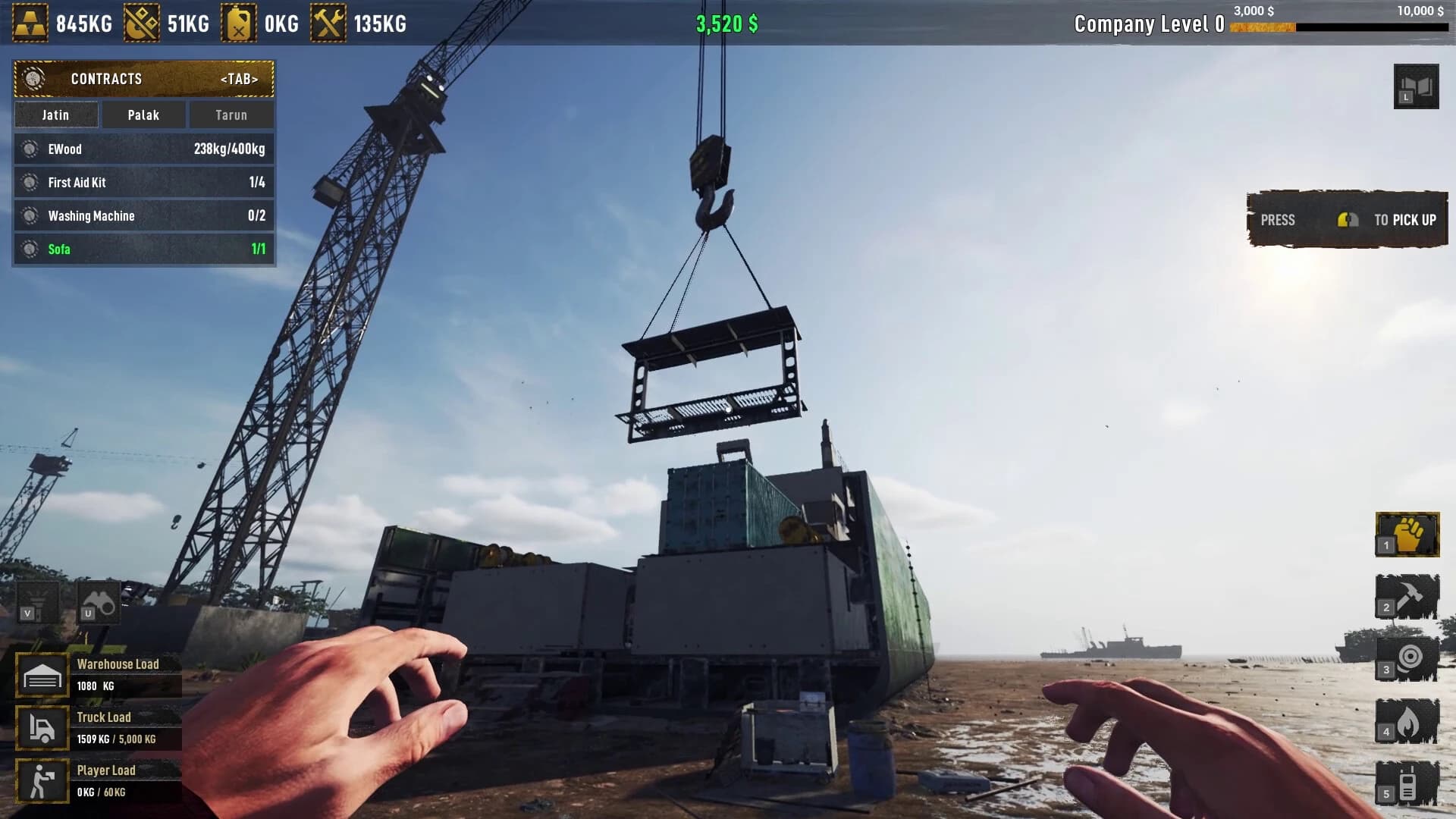Screen dimensions: 1456x819
Task: Switch to the Palak contracts tab
Action: click(x=143, y=115)
